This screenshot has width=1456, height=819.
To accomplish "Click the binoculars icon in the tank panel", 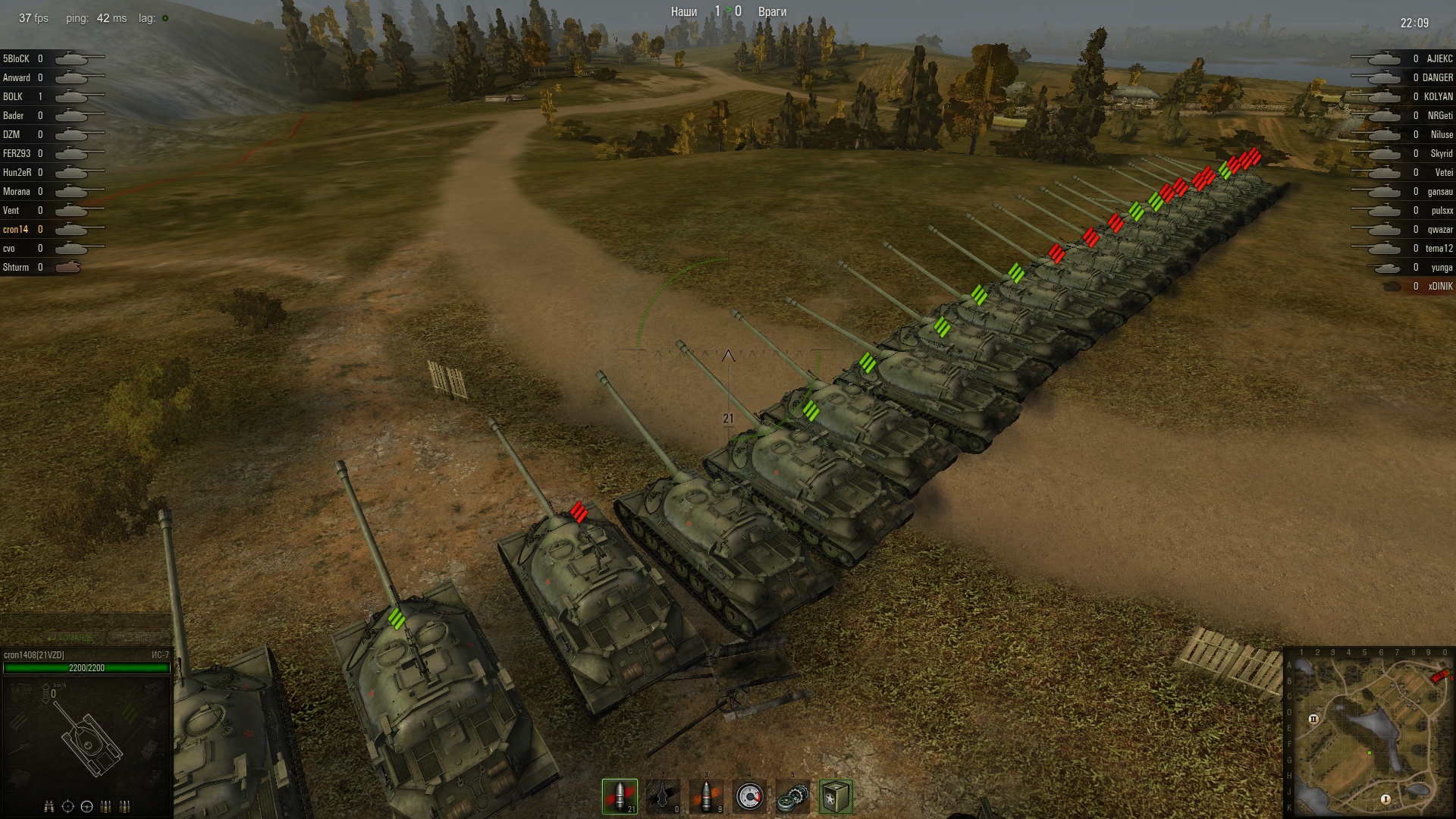I will click(x=49, y=806).
